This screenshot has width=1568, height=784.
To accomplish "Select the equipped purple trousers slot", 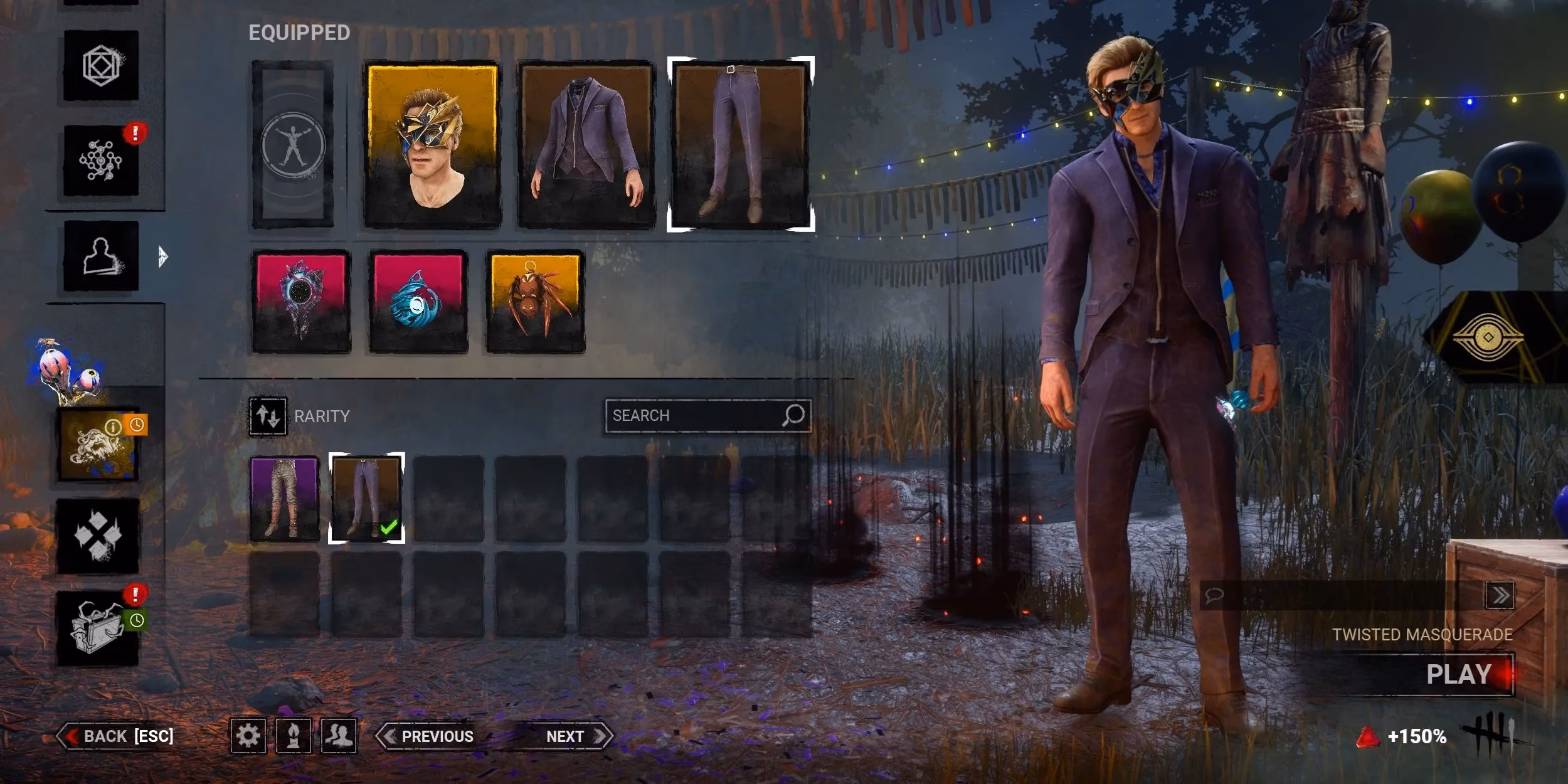I will pos(741,144).
